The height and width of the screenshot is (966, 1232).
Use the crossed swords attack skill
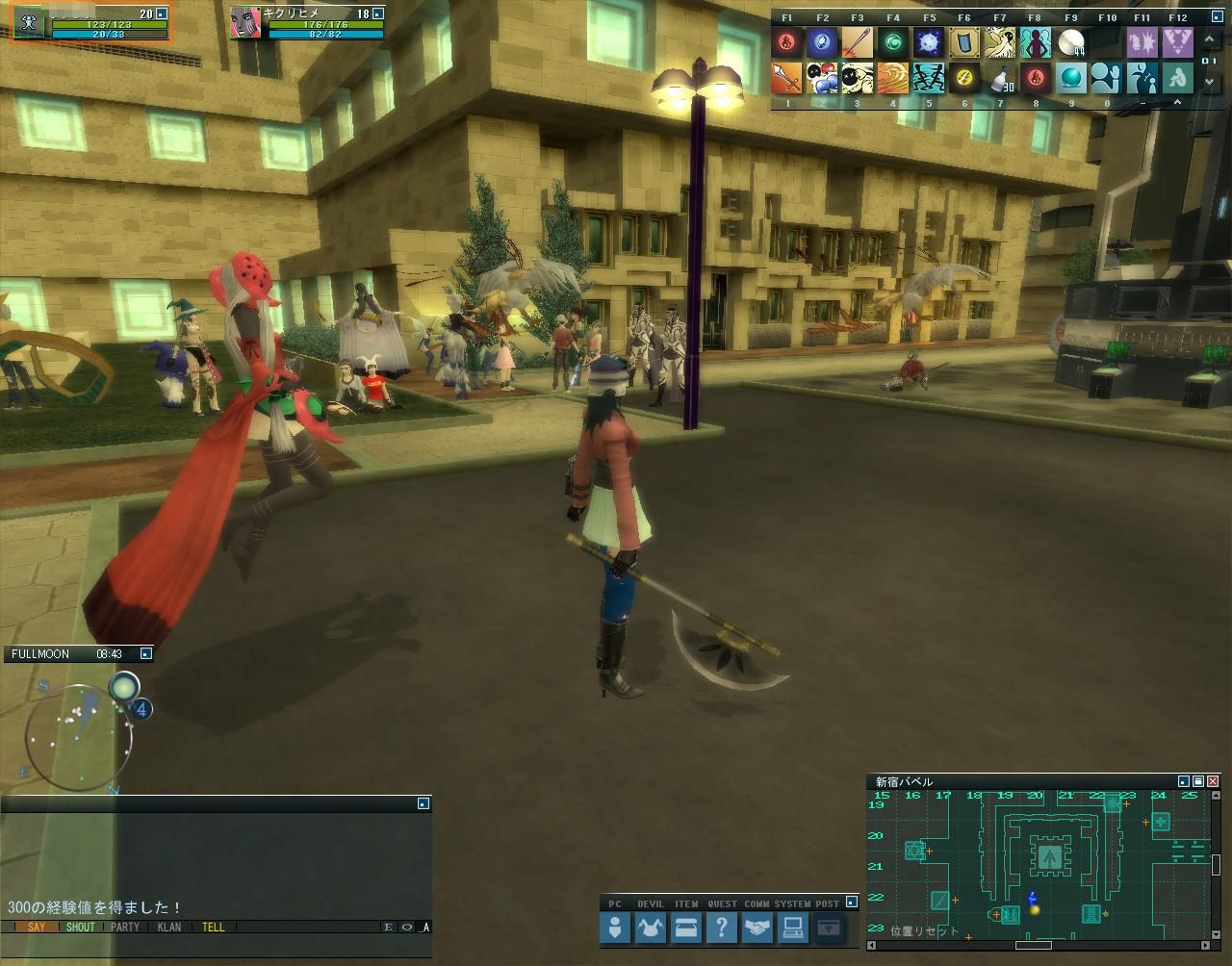coord(786,78)
